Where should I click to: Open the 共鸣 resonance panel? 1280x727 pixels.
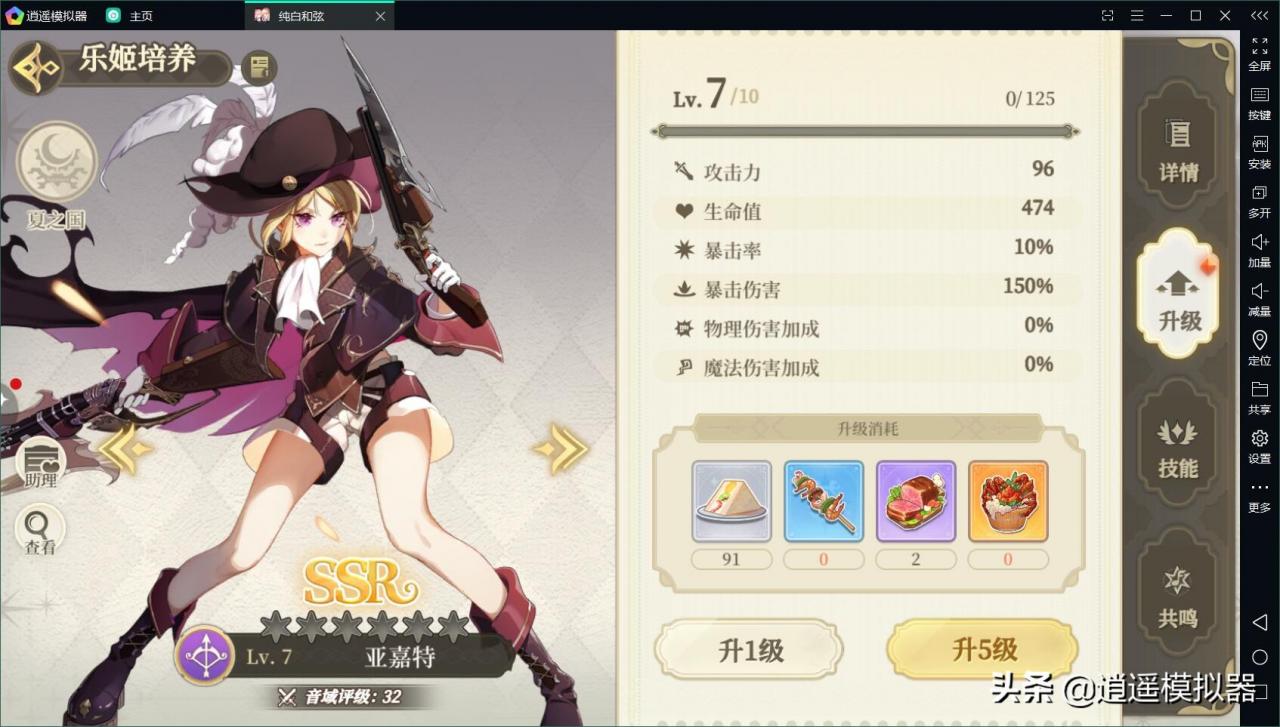1180,597
